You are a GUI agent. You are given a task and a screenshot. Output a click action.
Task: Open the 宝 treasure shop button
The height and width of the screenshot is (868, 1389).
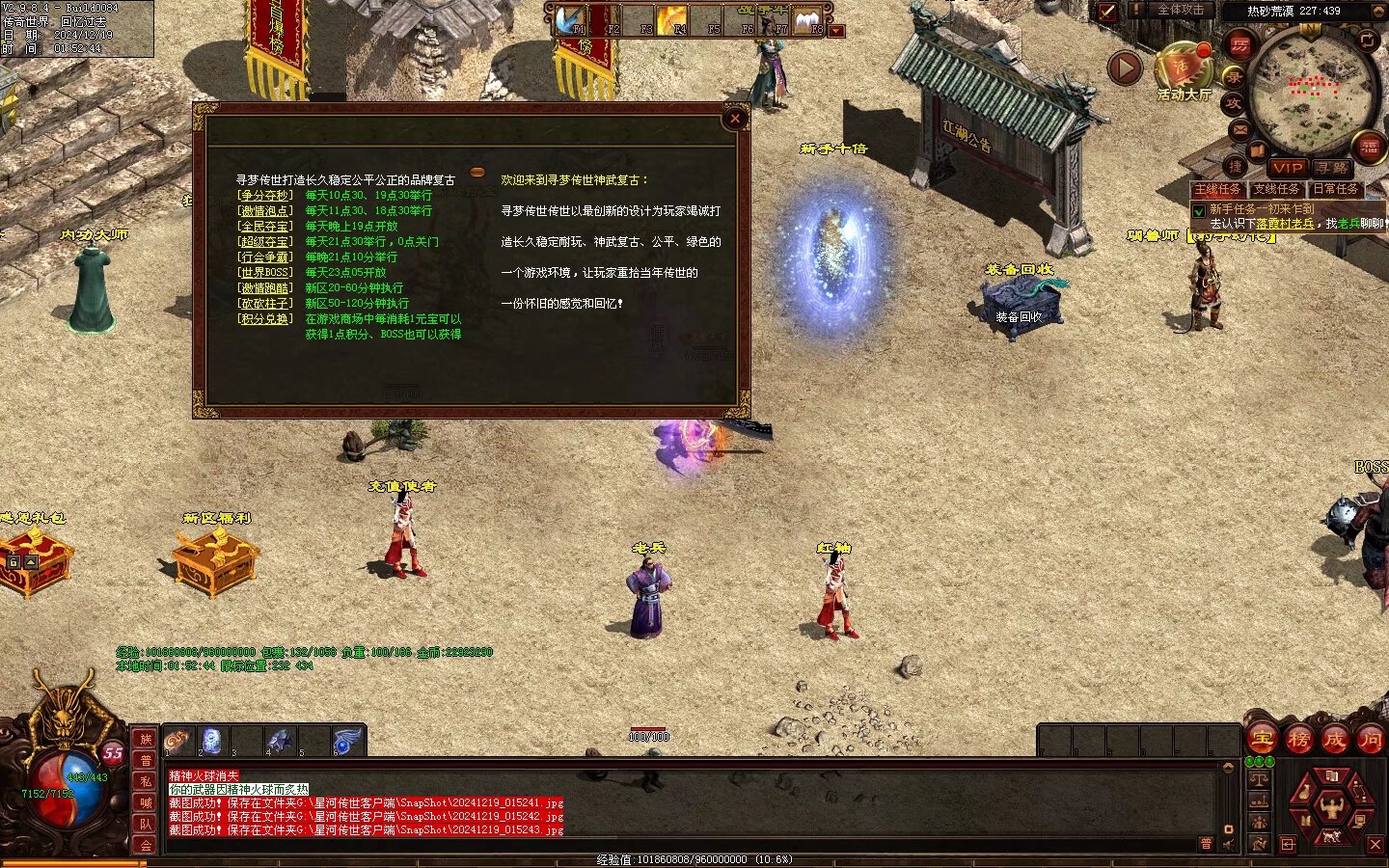pos(1262,740)
